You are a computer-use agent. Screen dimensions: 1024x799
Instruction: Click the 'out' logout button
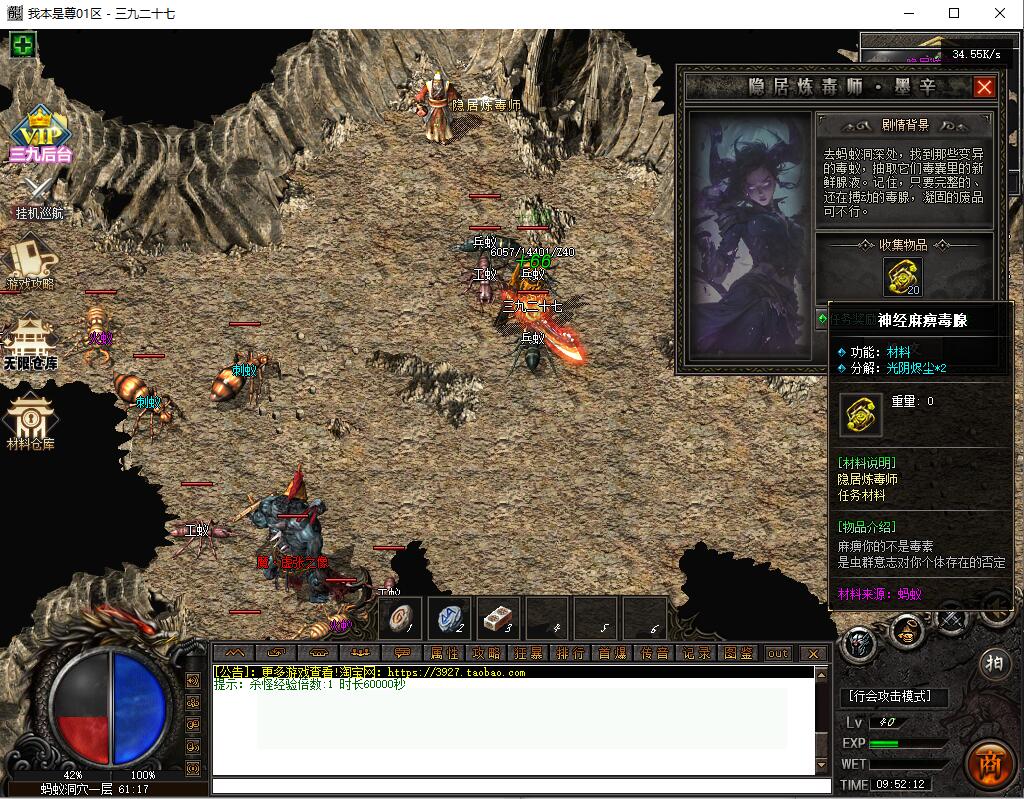click(x=778, y=653)
